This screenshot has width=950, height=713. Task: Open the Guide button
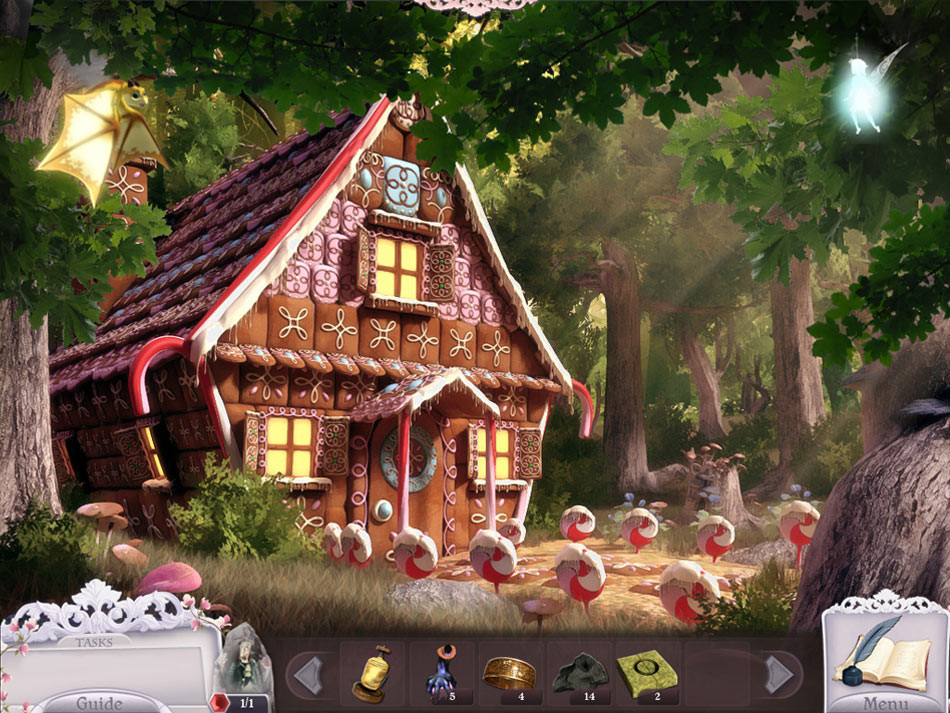[x=100, y=701]
